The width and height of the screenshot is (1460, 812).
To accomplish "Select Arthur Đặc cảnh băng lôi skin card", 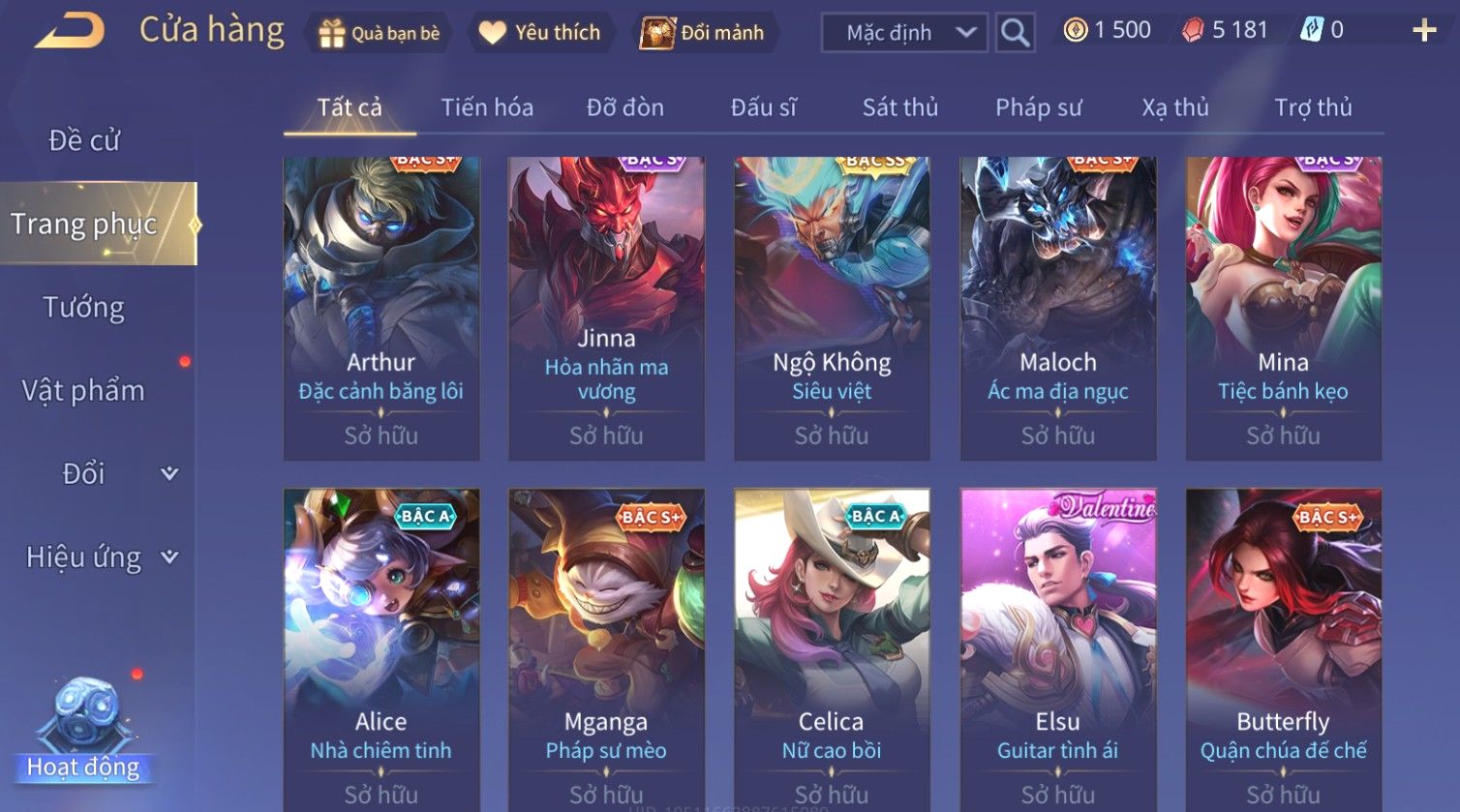I will click(381, 308).
